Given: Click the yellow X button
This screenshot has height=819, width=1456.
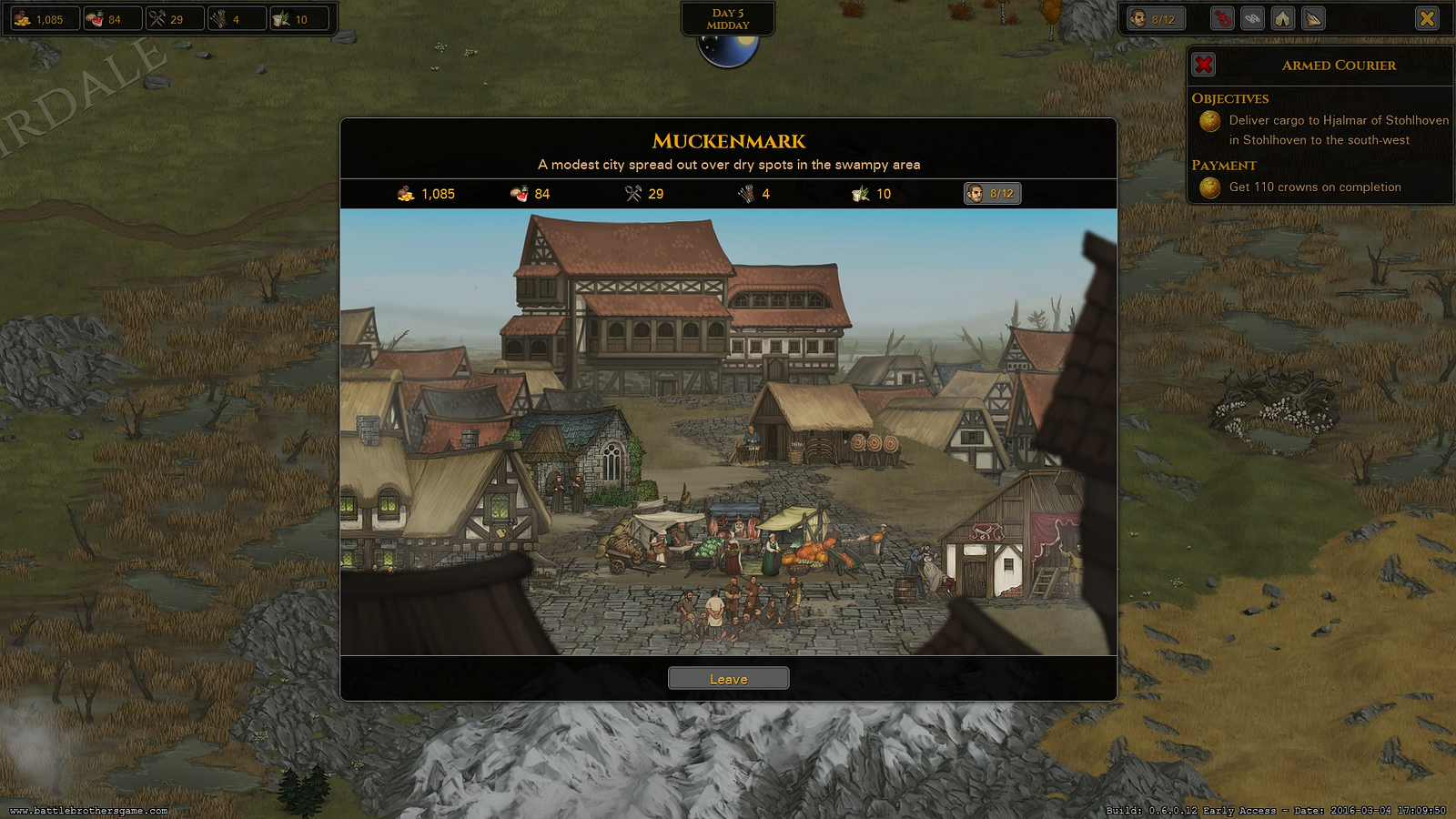Looking at the screenshot, I should (x=1427, y=19).
